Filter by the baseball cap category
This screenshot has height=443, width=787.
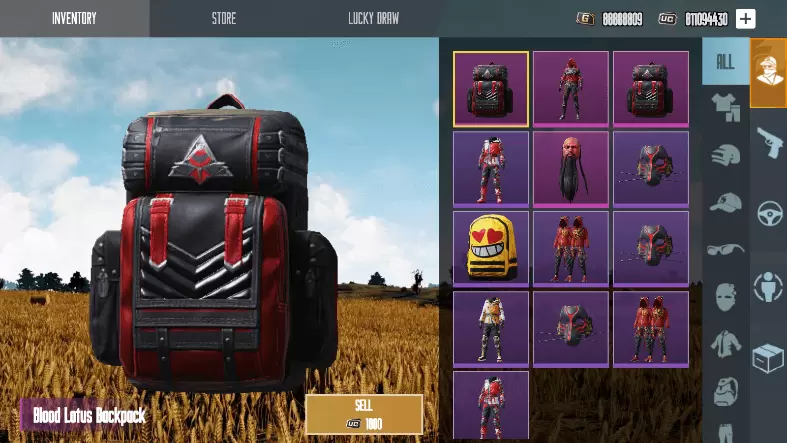pos(725,202)
